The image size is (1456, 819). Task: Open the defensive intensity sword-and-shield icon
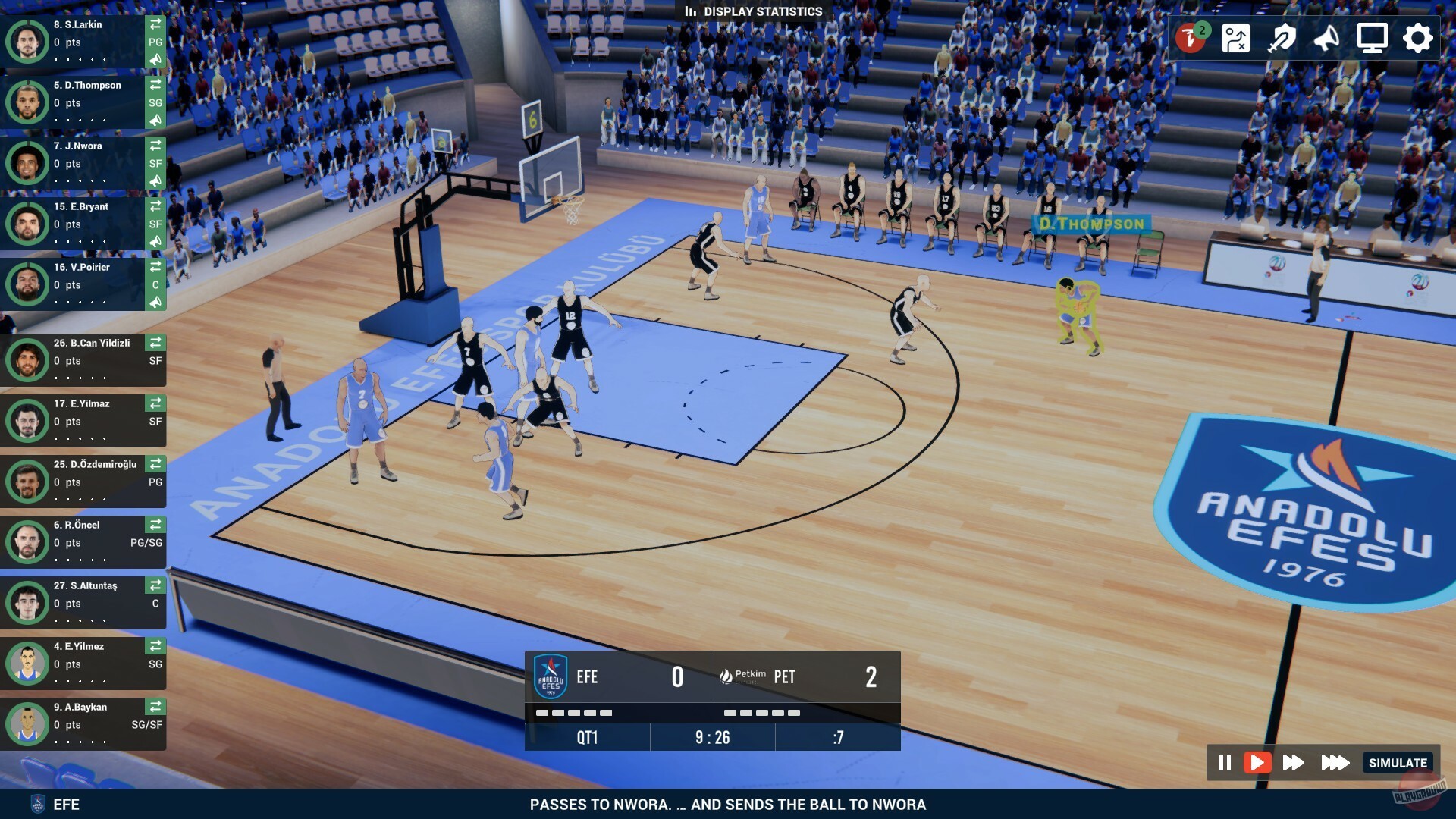pos(1282,36)
